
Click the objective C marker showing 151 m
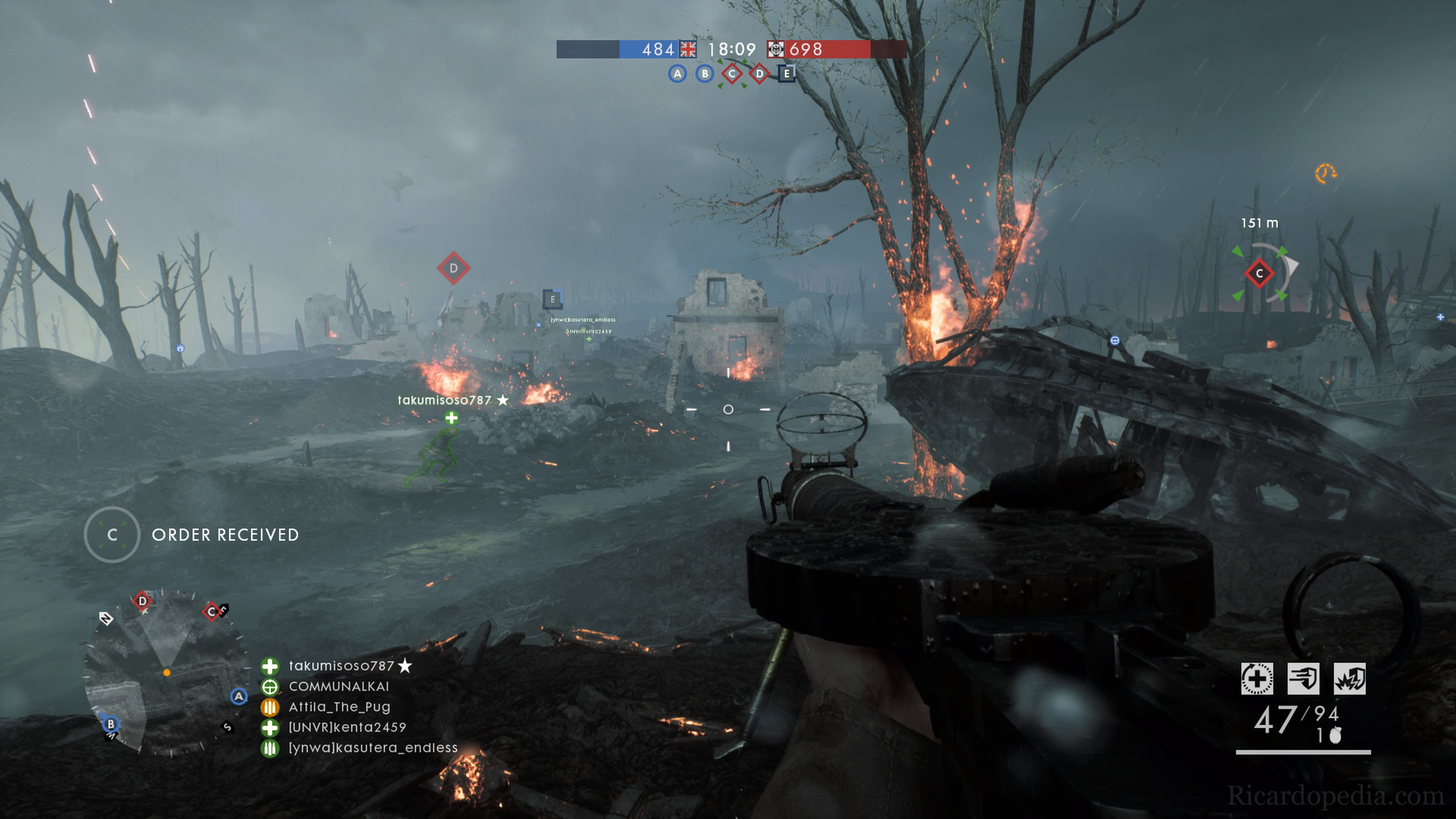tap(1259, 273)
